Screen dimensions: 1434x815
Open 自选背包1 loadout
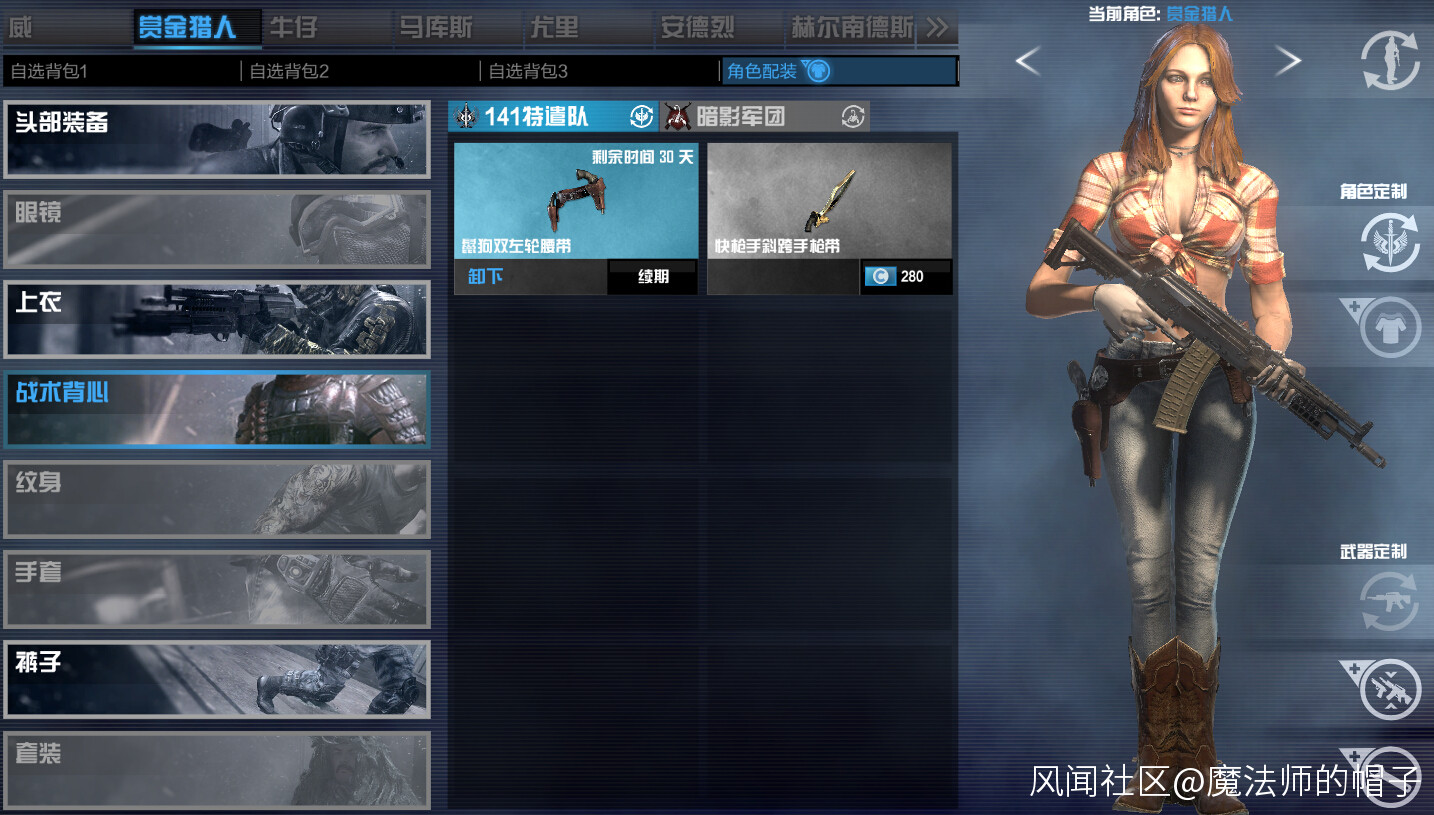coord(120,71)
